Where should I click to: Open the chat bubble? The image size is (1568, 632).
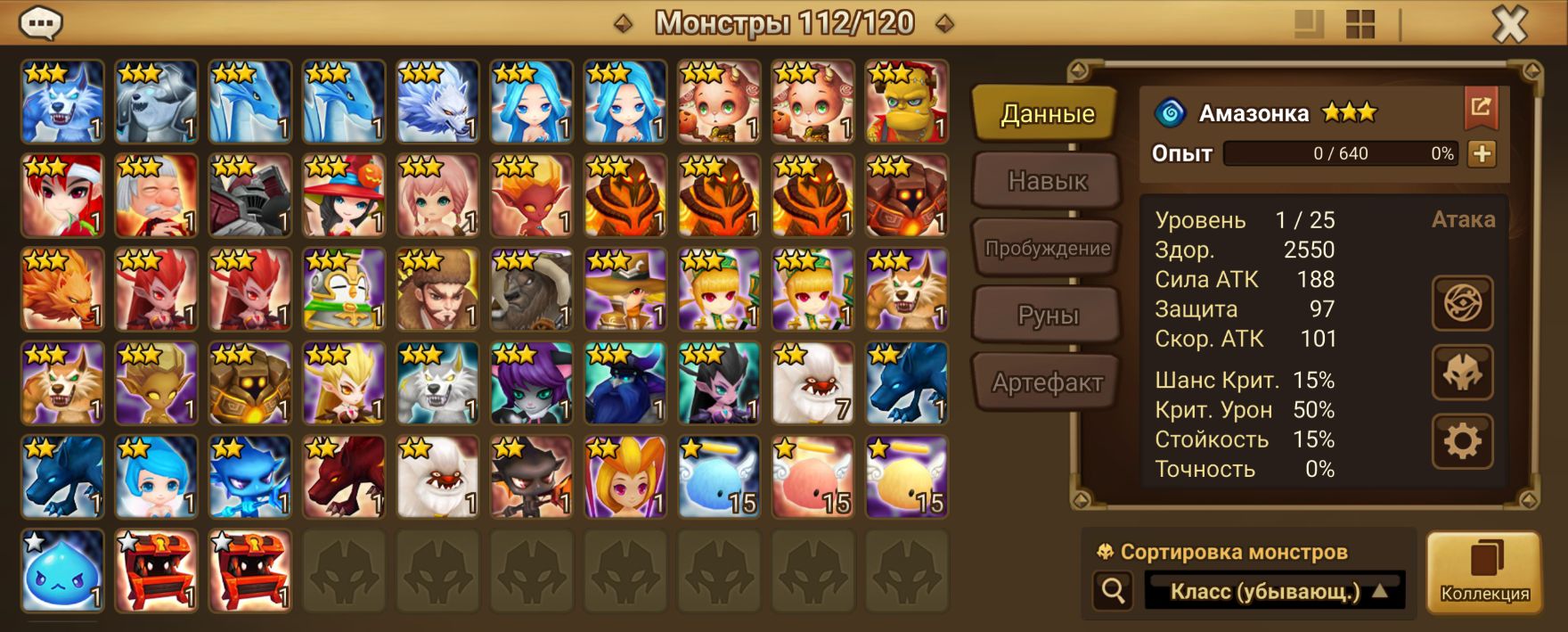pos(41,23)
